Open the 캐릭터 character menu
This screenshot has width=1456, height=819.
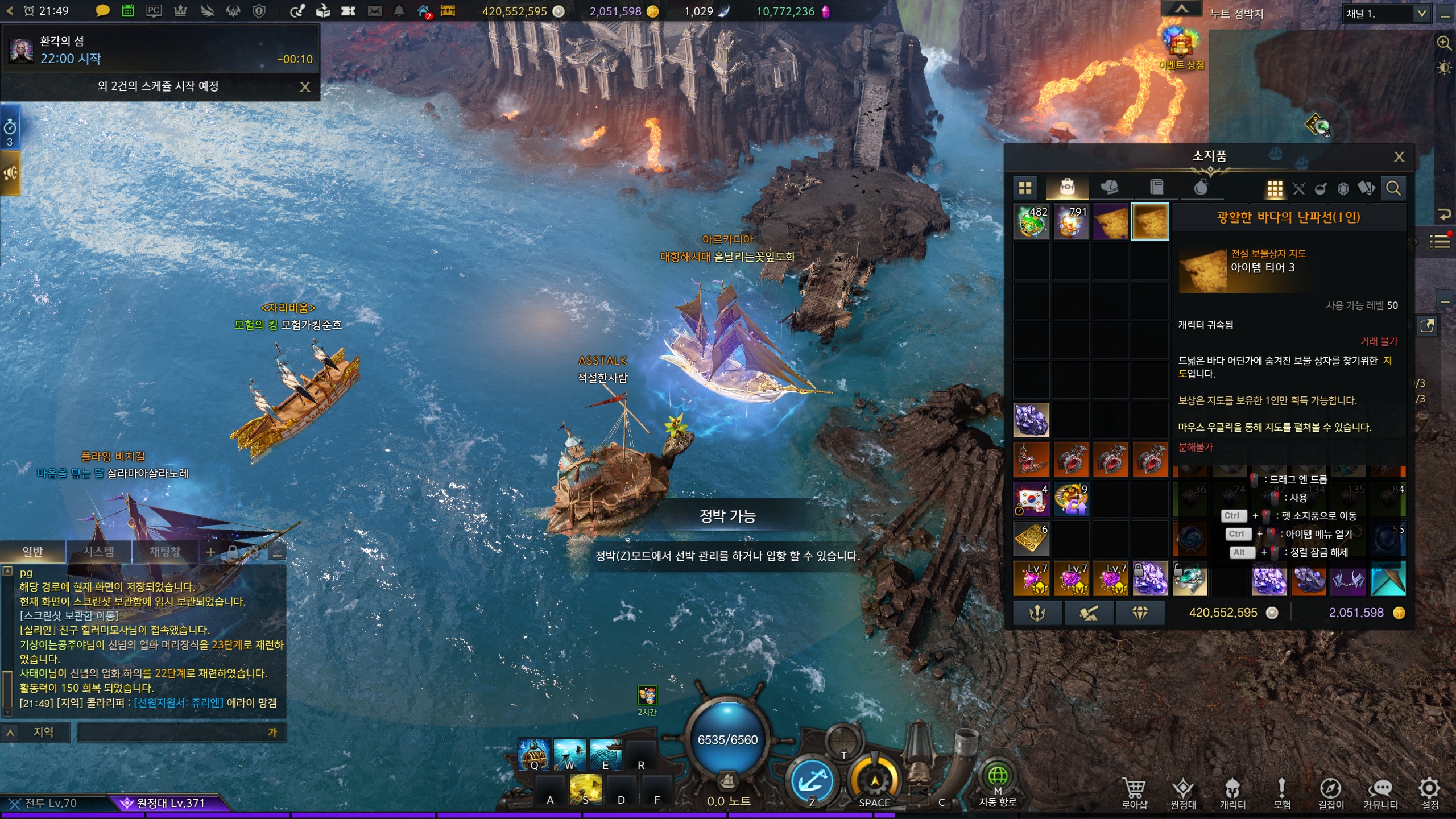pyautogui.click(x=1232, y=793)
